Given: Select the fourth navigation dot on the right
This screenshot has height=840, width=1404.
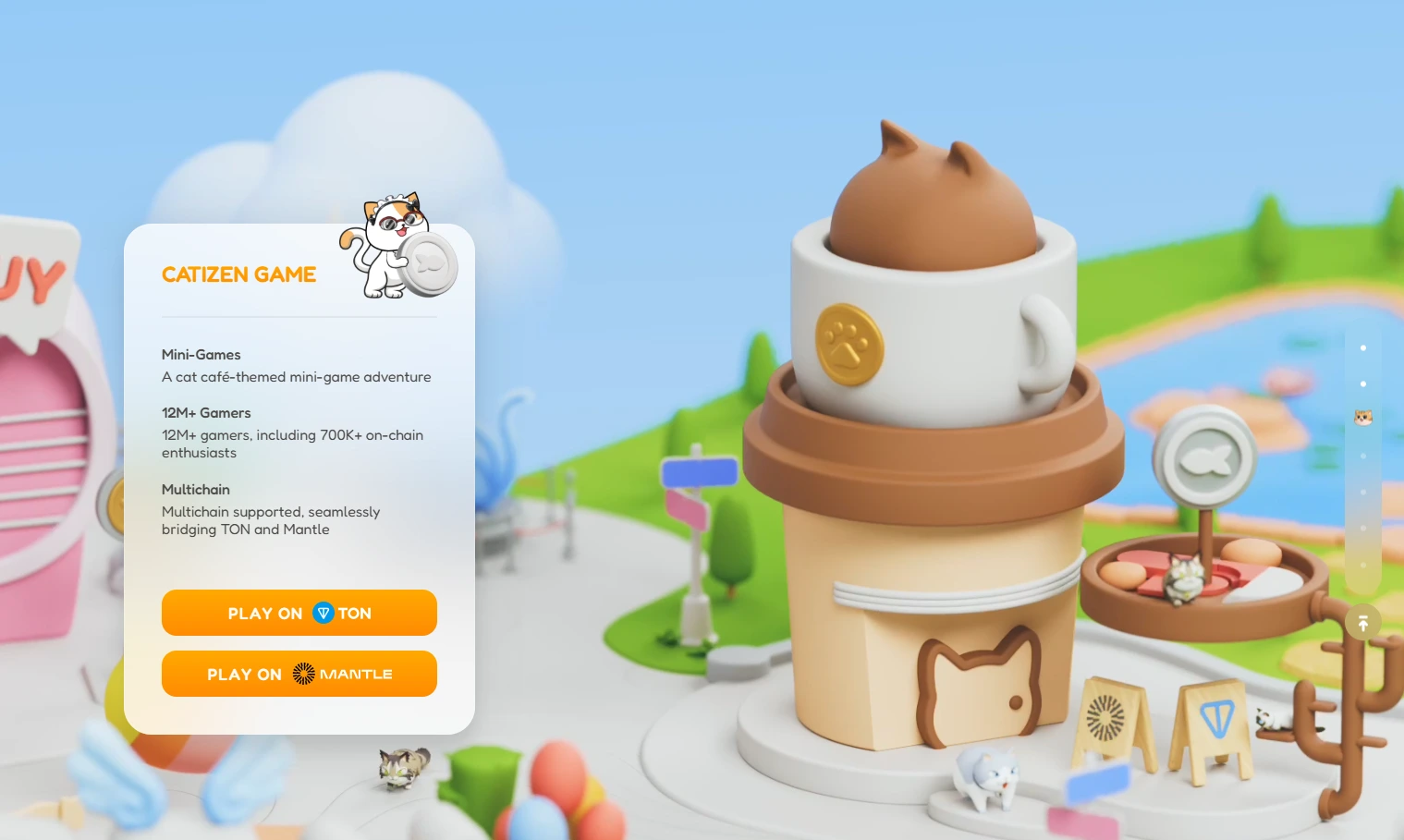Looking at the screenshot, I should (1362, 456).
